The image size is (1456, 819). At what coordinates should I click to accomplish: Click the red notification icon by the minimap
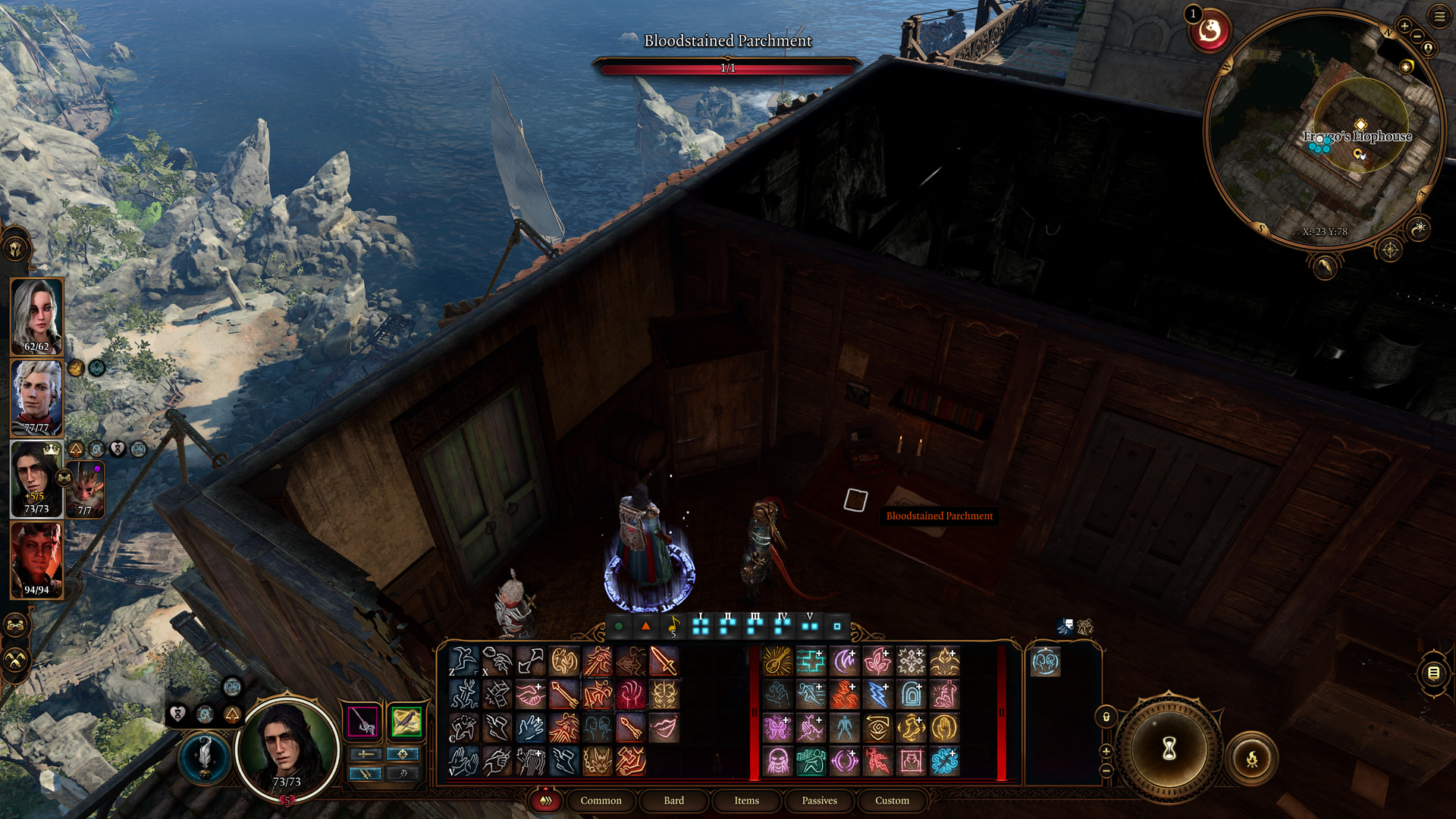tap(1210, 32)
